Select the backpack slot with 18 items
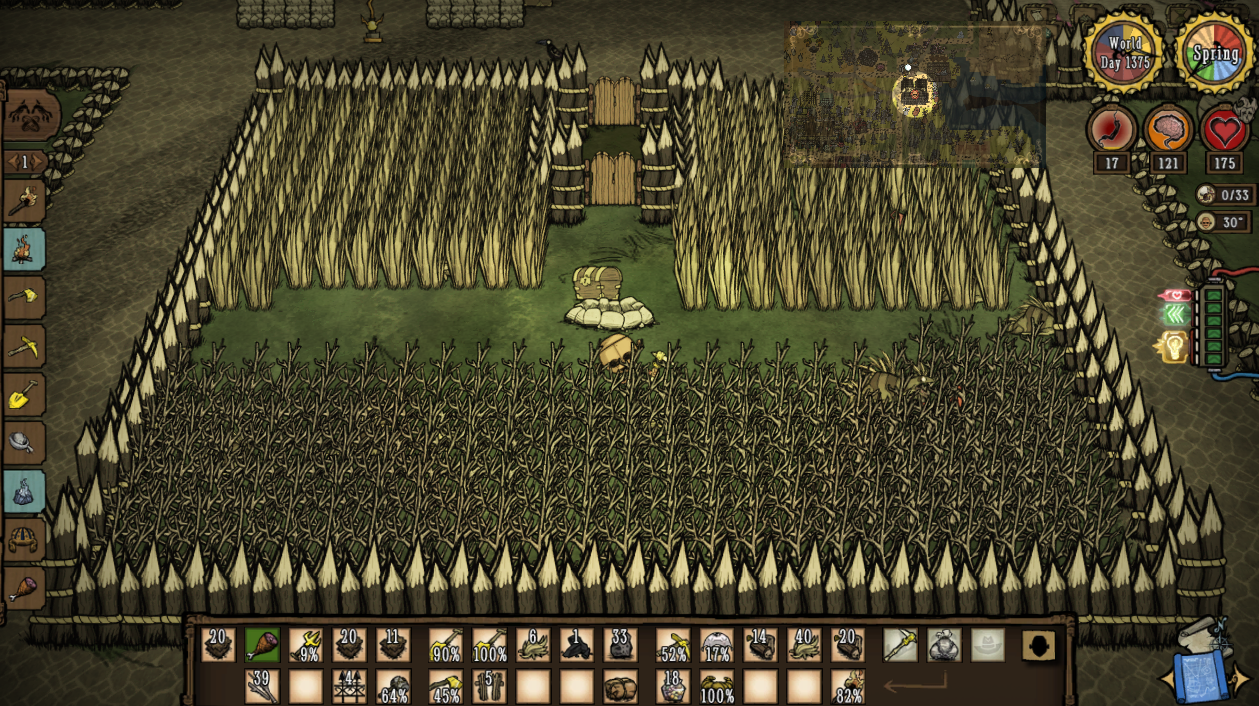Screen dimensions: 1259x706 point(673,687)
